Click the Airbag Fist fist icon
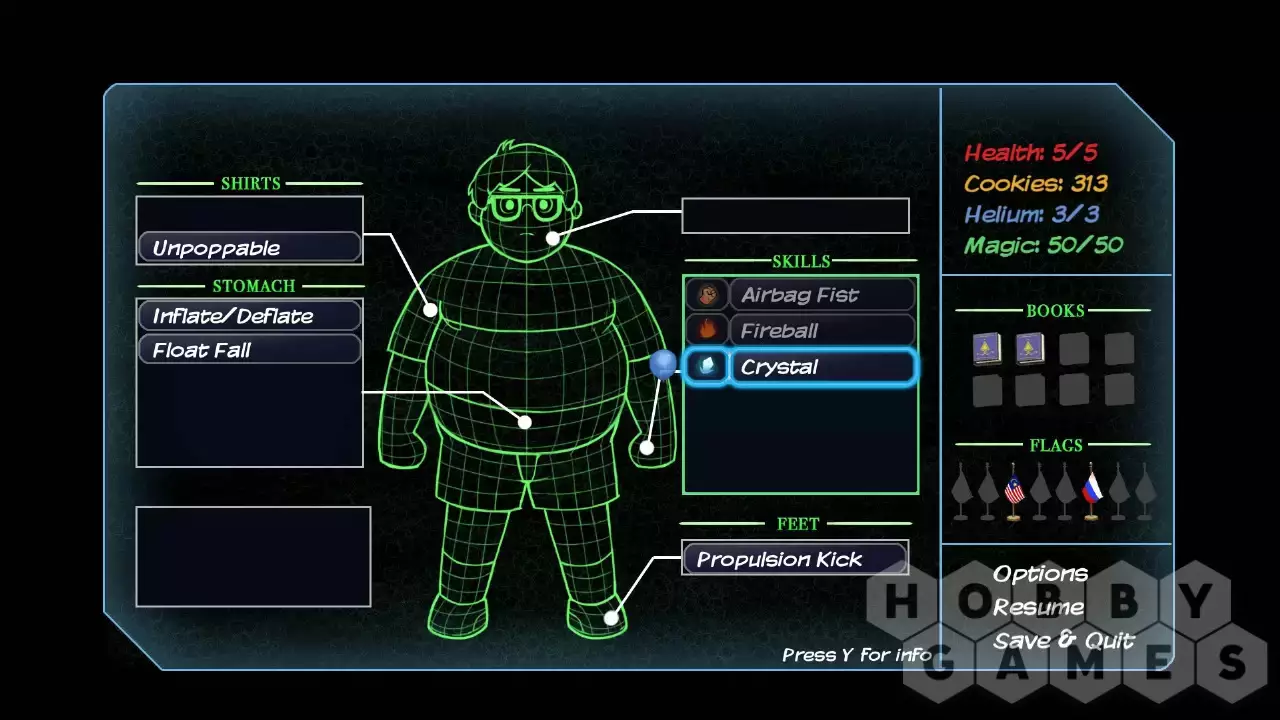Image resolution: width=1280 pixels, height=720 pixels. (707, 295)
